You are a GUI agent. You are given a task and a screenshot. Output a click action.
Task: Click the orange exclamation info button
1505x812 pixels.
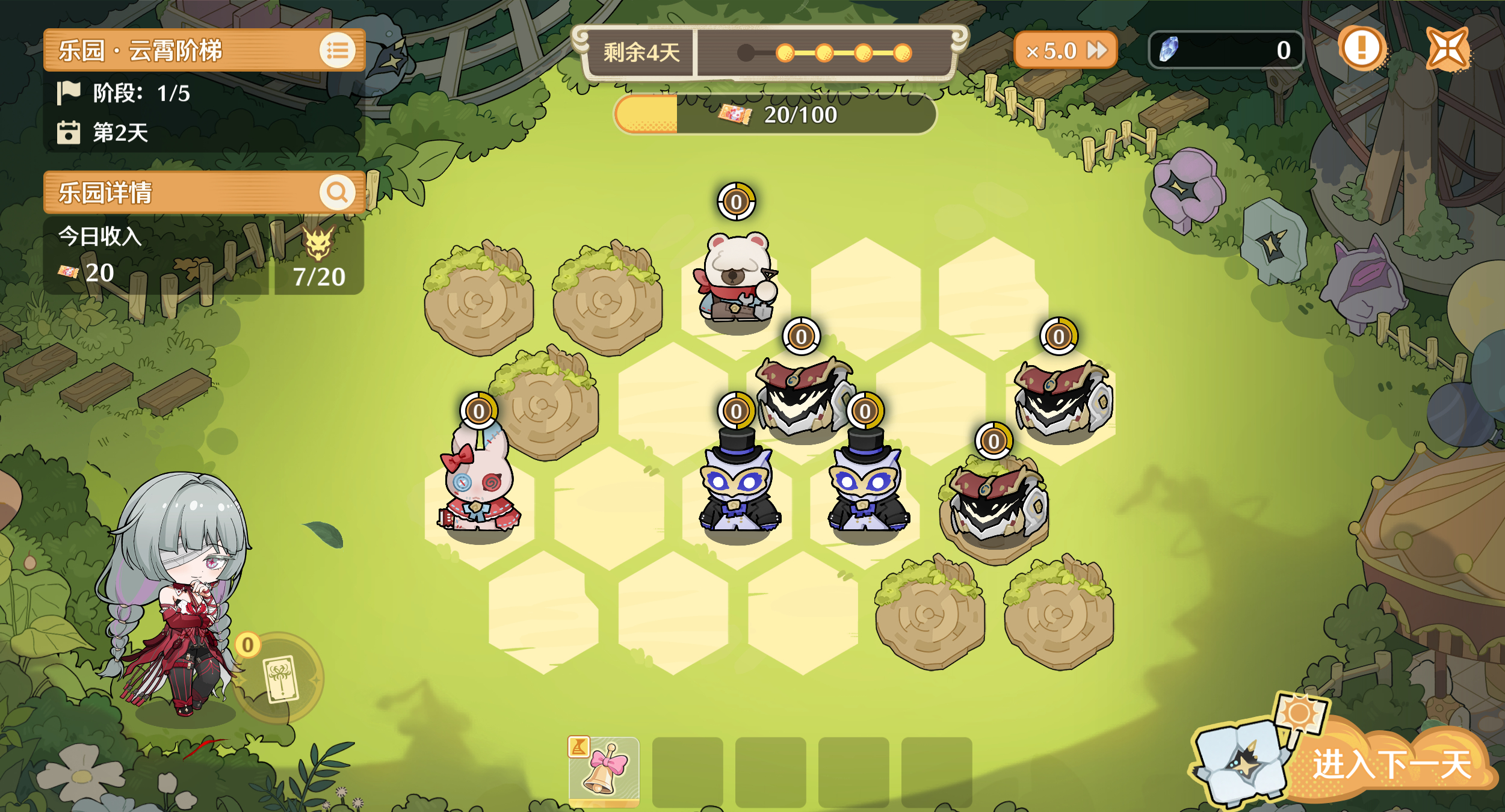(1361, 48)
